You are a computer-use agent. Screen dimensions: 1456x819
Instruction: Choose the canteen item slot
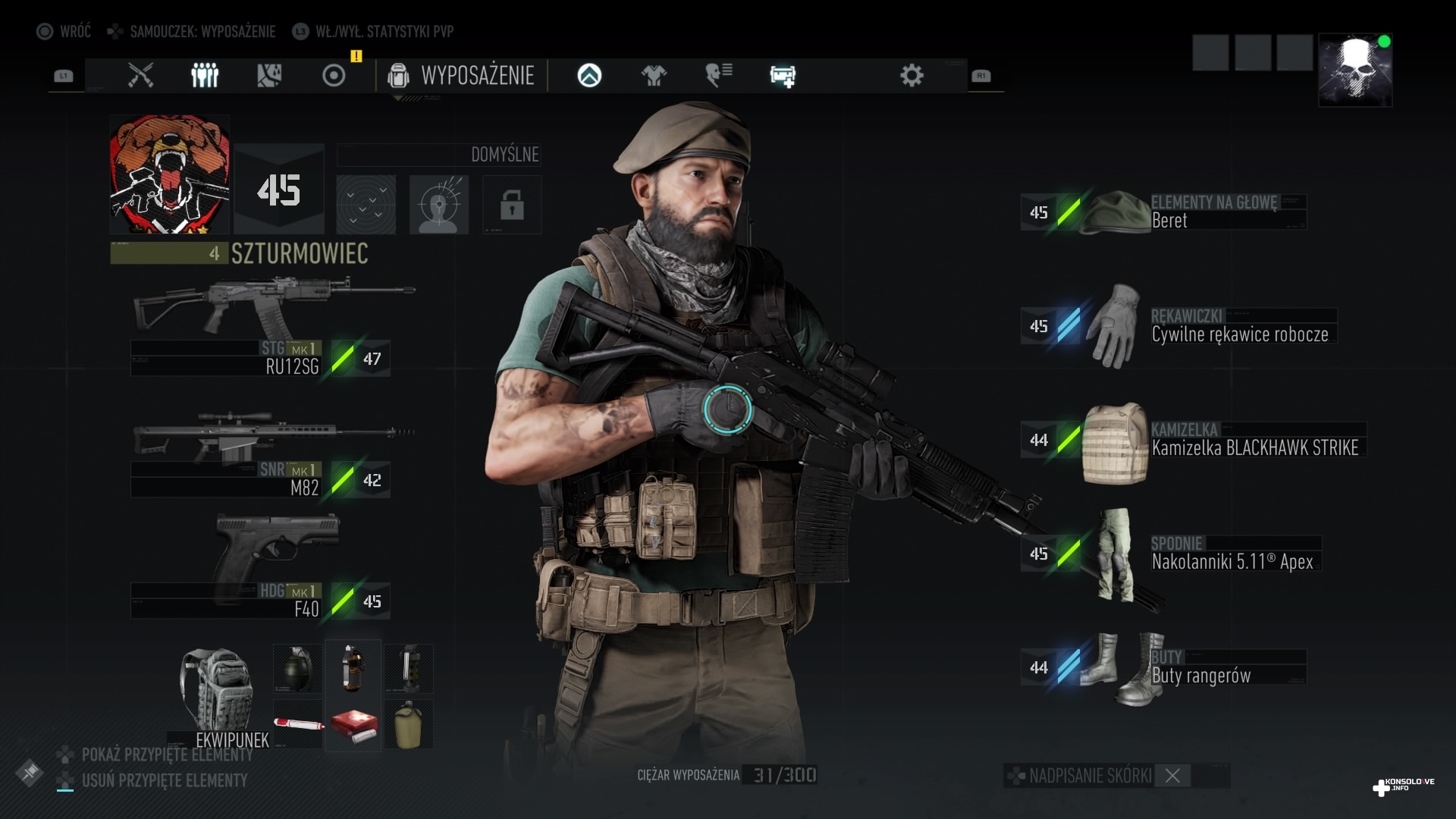coord(409,725)
